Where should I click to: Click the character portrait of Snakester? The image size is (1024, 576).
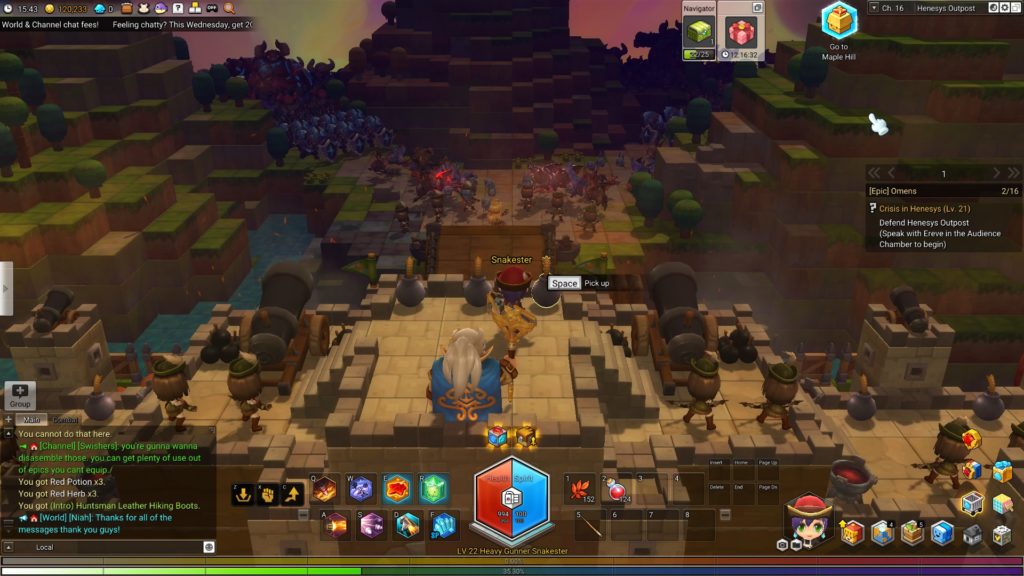(809, 517)
